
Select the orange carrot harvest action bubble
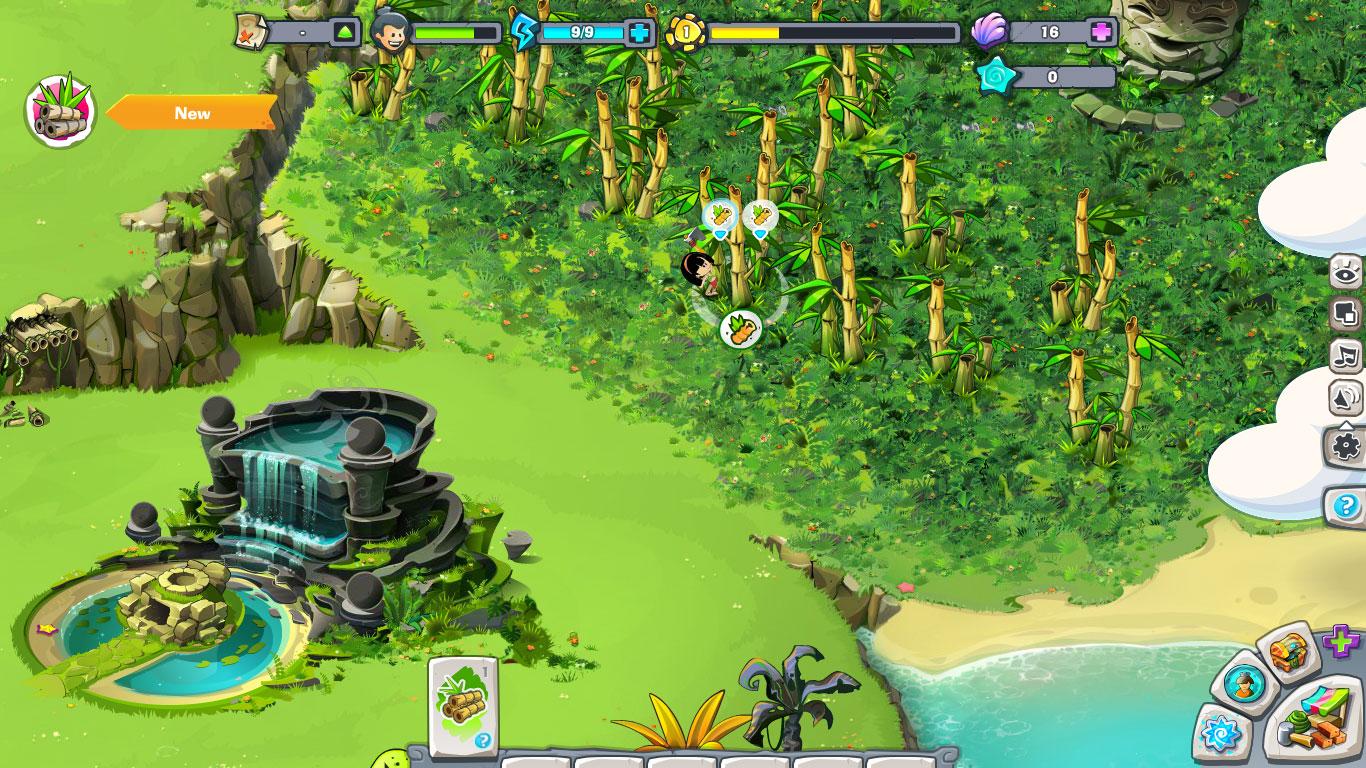click(x=741, y=329)
